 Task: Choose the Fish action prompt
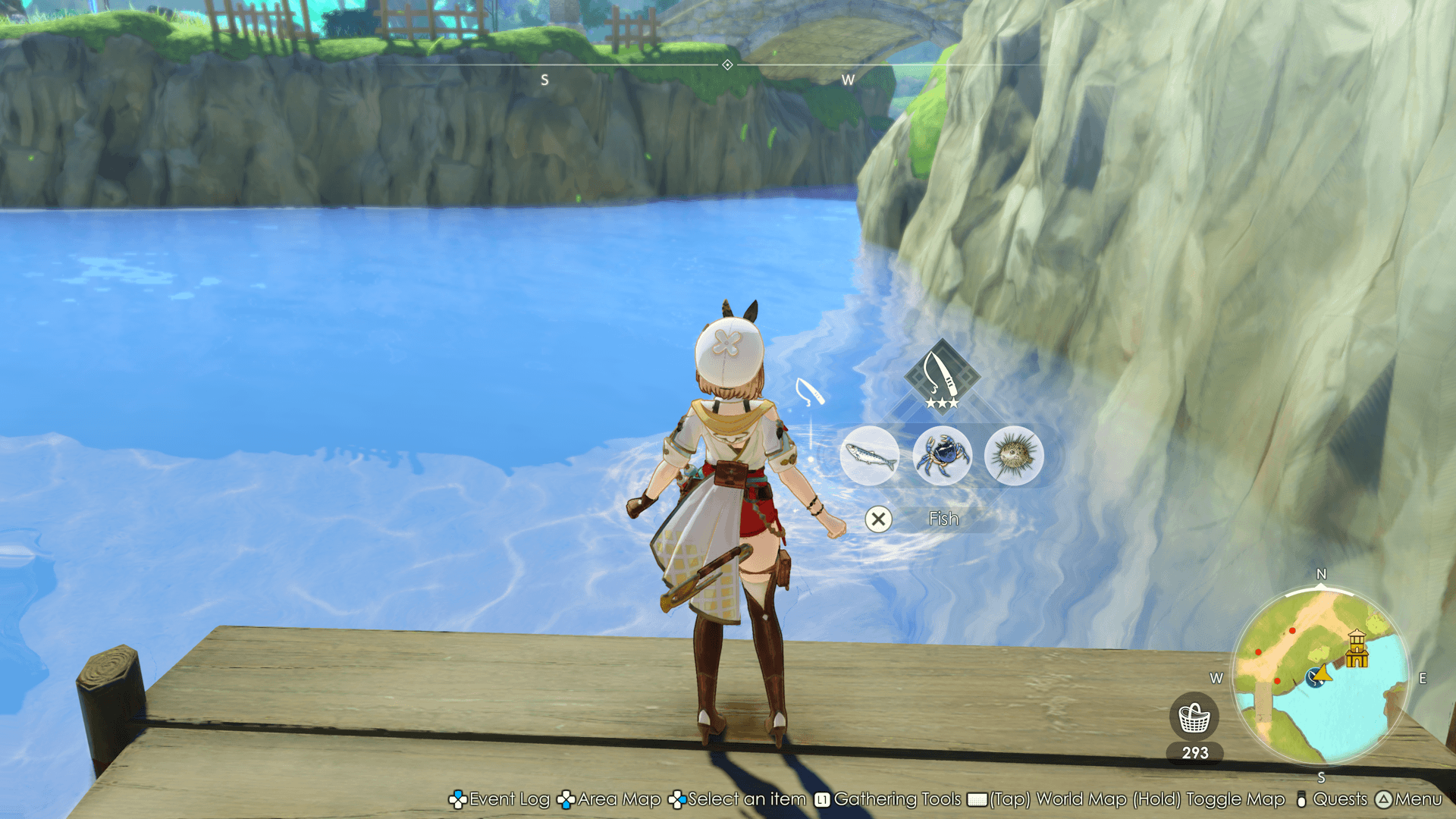point(943,519)
